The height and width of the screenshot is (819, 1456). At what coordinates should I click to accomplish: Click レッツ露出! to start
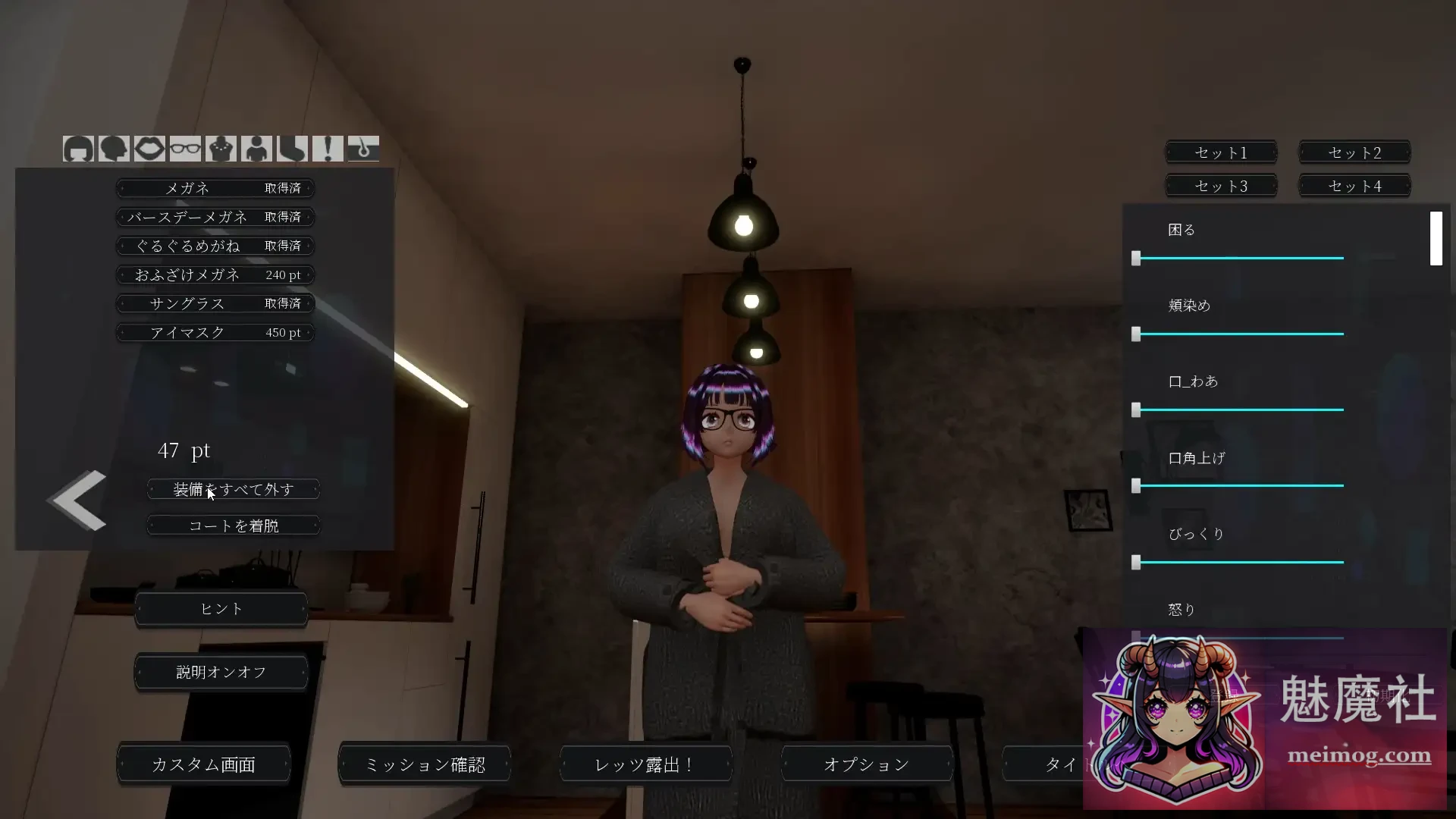pos(644,764)
